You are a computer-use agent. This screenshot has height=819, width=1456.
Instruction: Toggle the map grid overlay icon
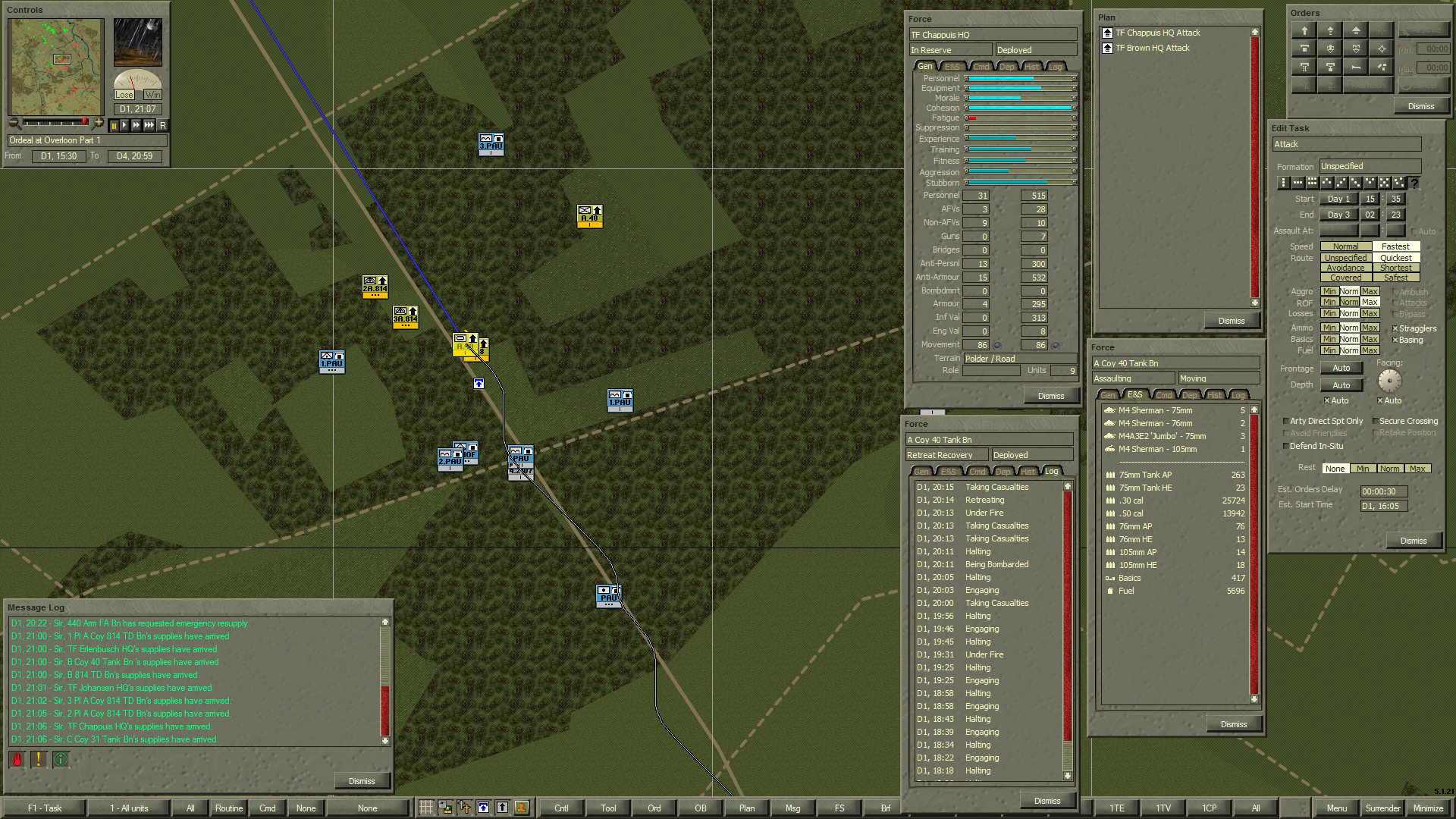pyautogui.click(x=426, y=808)
